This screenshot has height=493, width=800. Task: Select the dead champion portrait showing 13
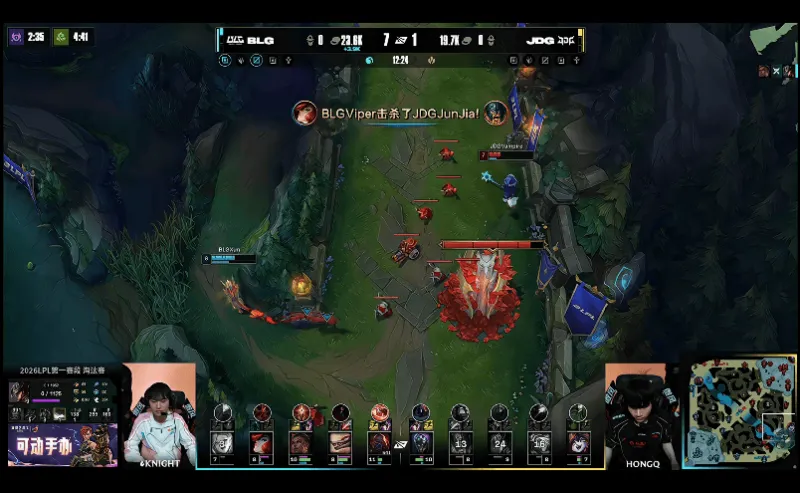click(x=461, y=442)
